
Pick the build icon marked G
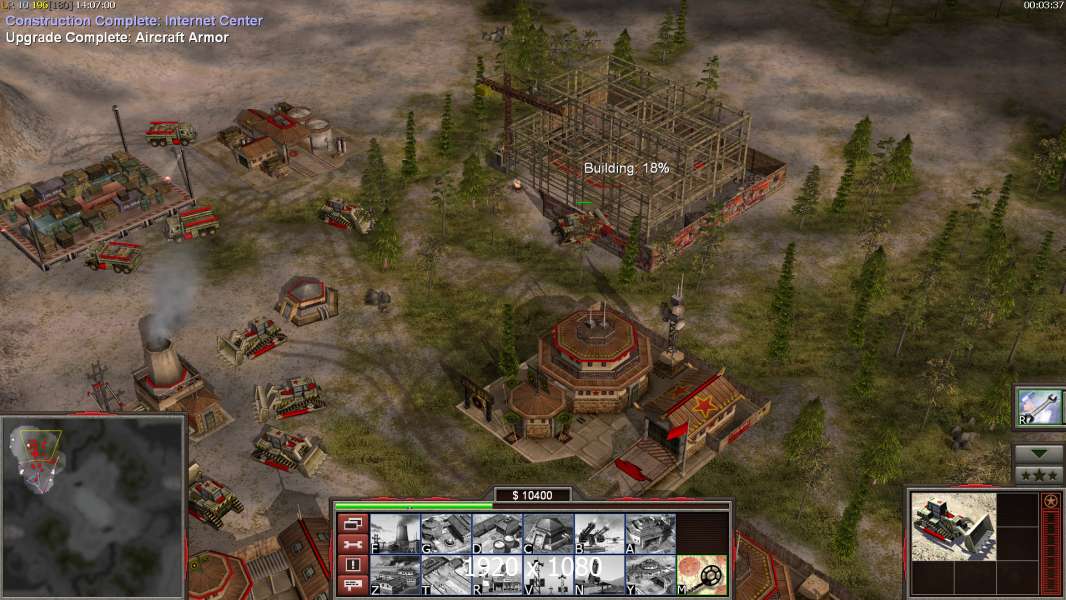click(x=446, y=533)
